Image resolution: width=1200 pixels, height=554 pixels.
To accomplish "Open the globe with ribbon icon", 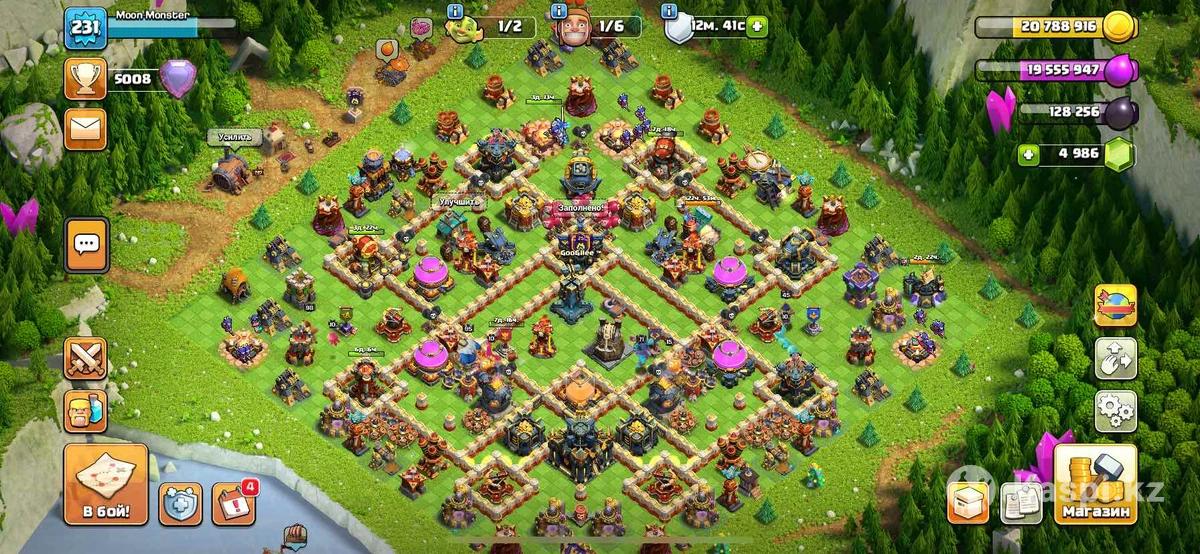I will click(x=1115, y=305).
